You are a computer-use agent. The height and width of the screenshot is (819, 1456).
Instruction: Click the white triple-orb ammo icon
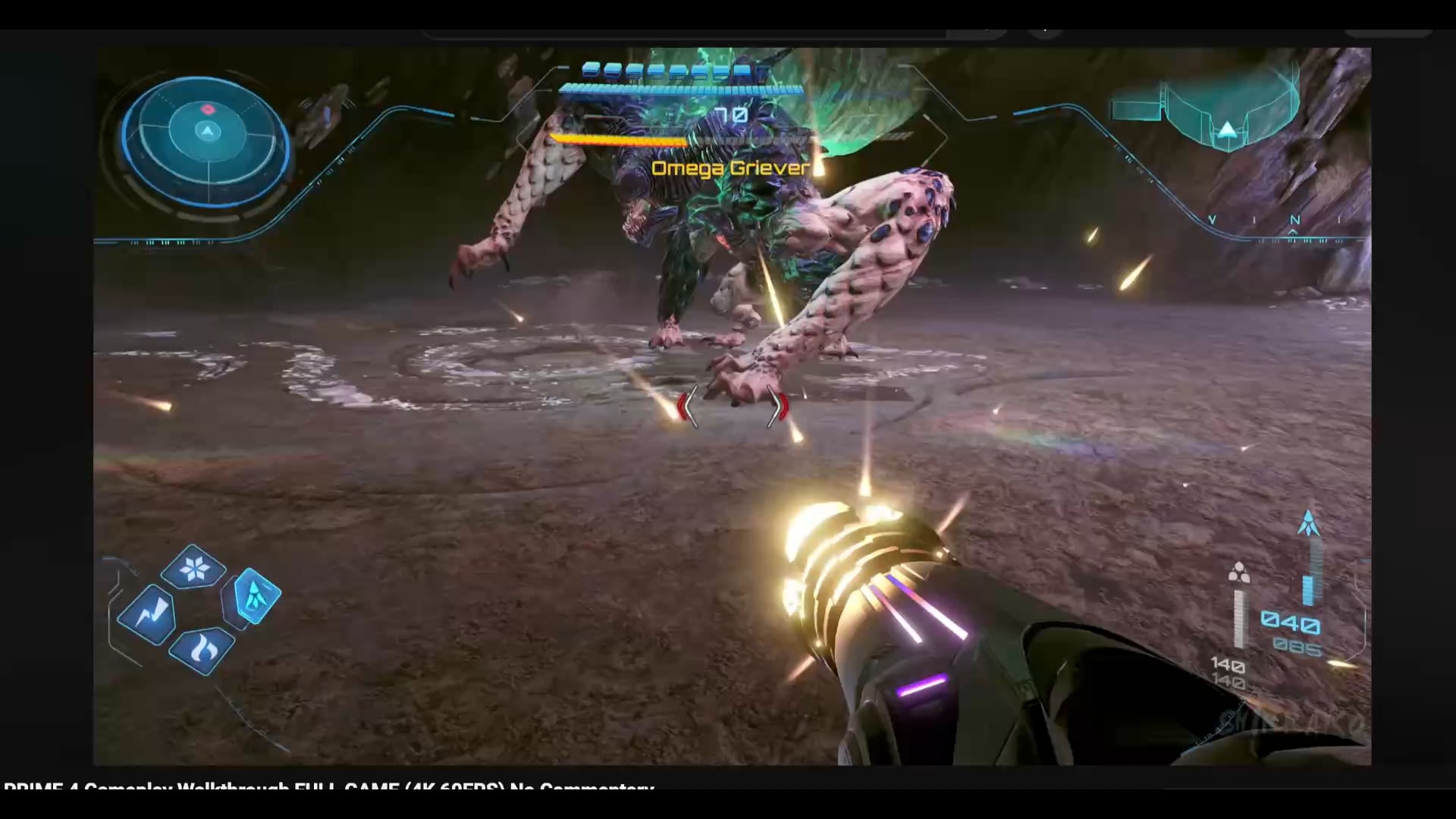click(x=1238, y=573)
